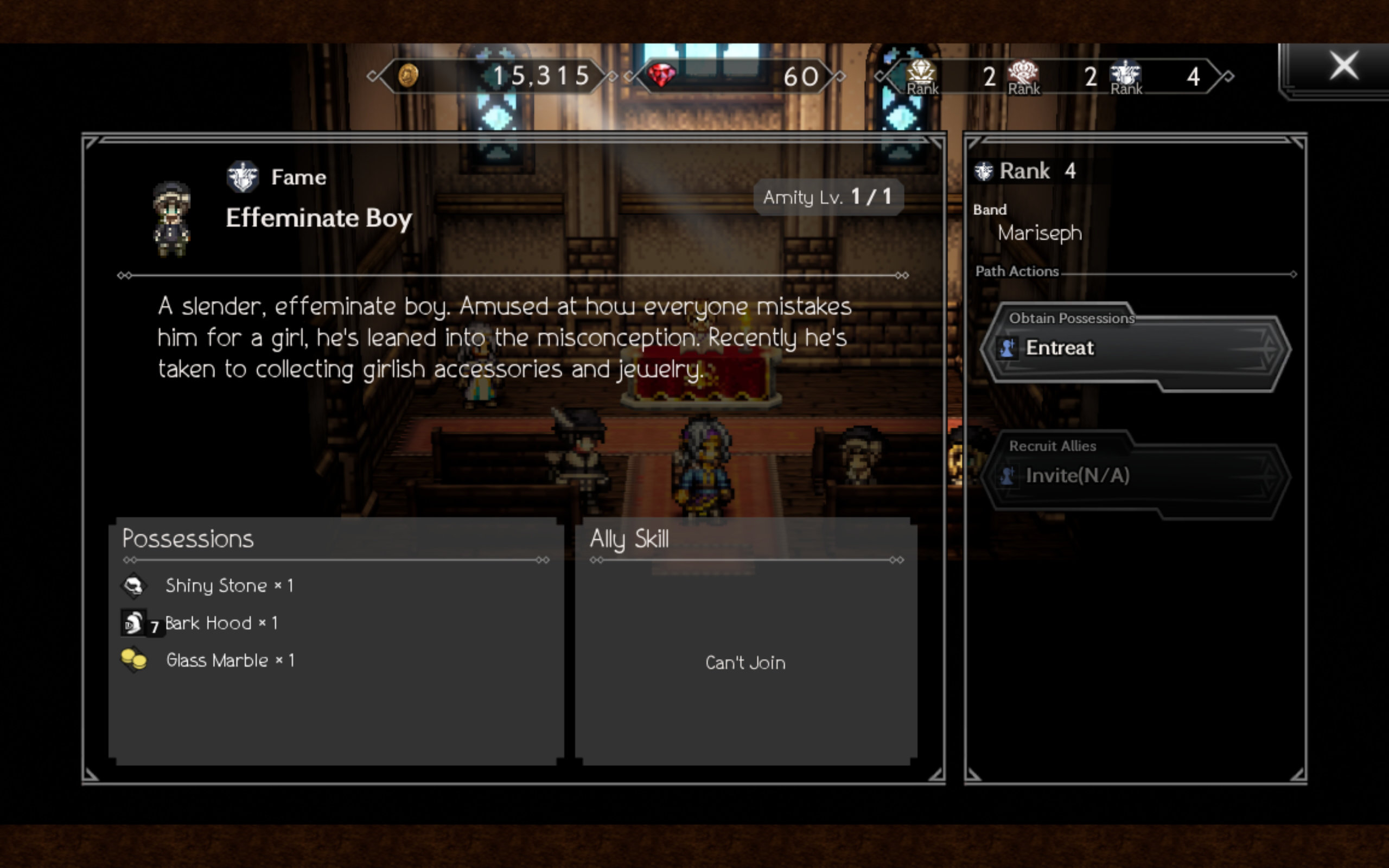Select the Invite(N/A) recruit button
Viewport: 1389px width, 868px height.
(x=1134, y=476)
